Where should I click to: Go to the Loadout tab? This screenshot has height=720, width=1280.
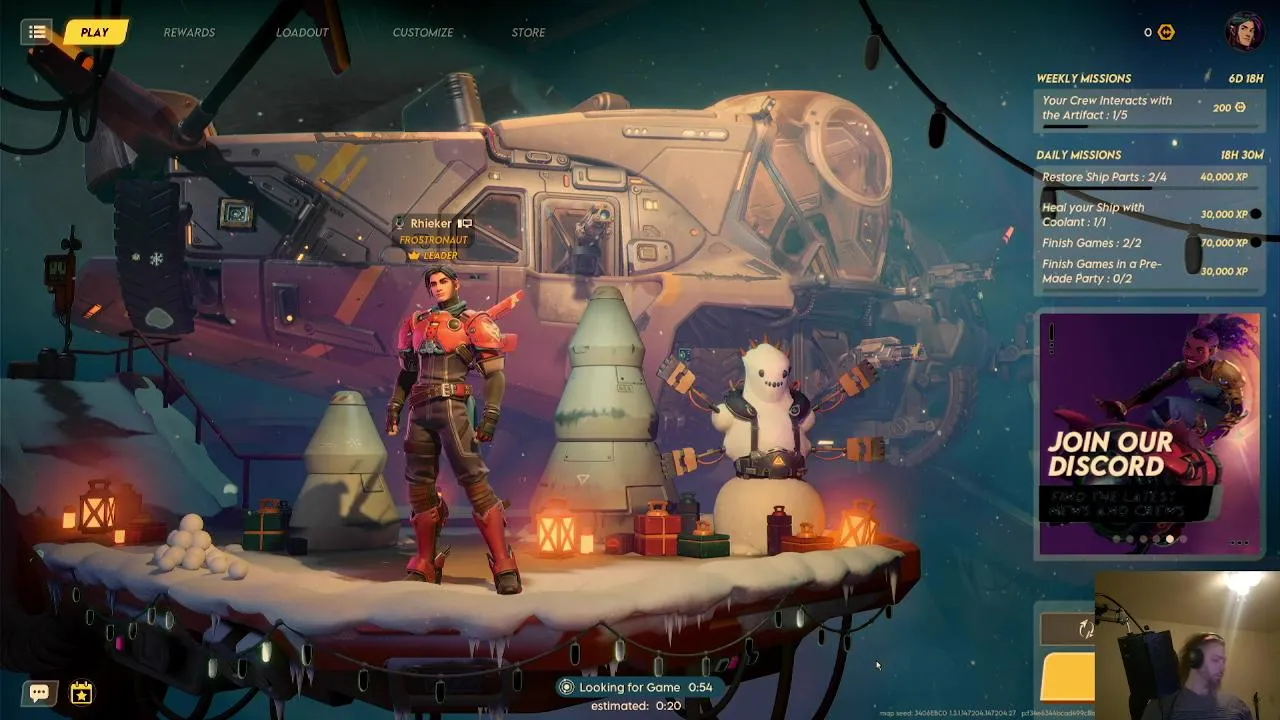click(x=302, y=32)
